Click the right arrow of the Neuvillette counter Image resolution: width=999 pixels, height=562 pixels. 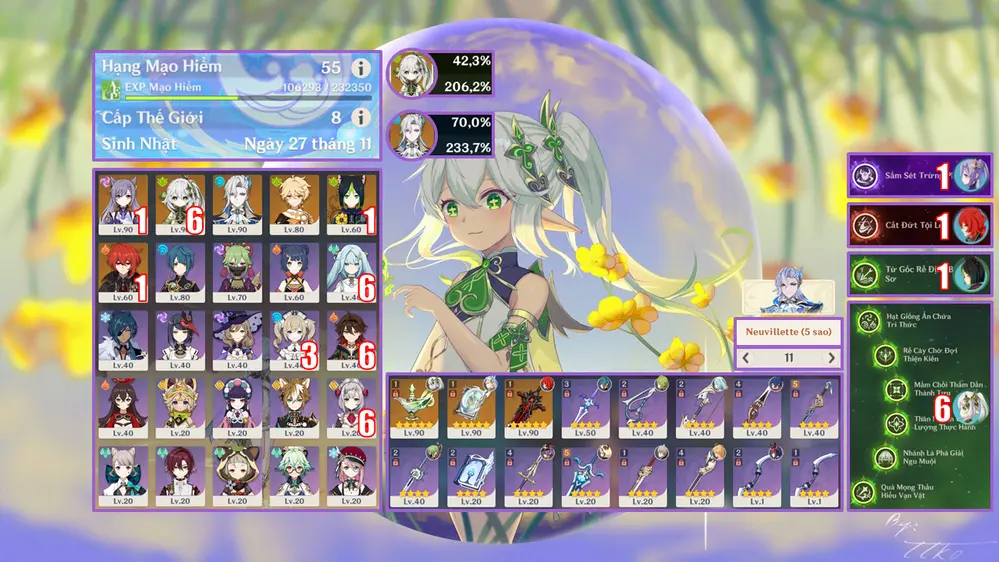[x=832, y=357]
